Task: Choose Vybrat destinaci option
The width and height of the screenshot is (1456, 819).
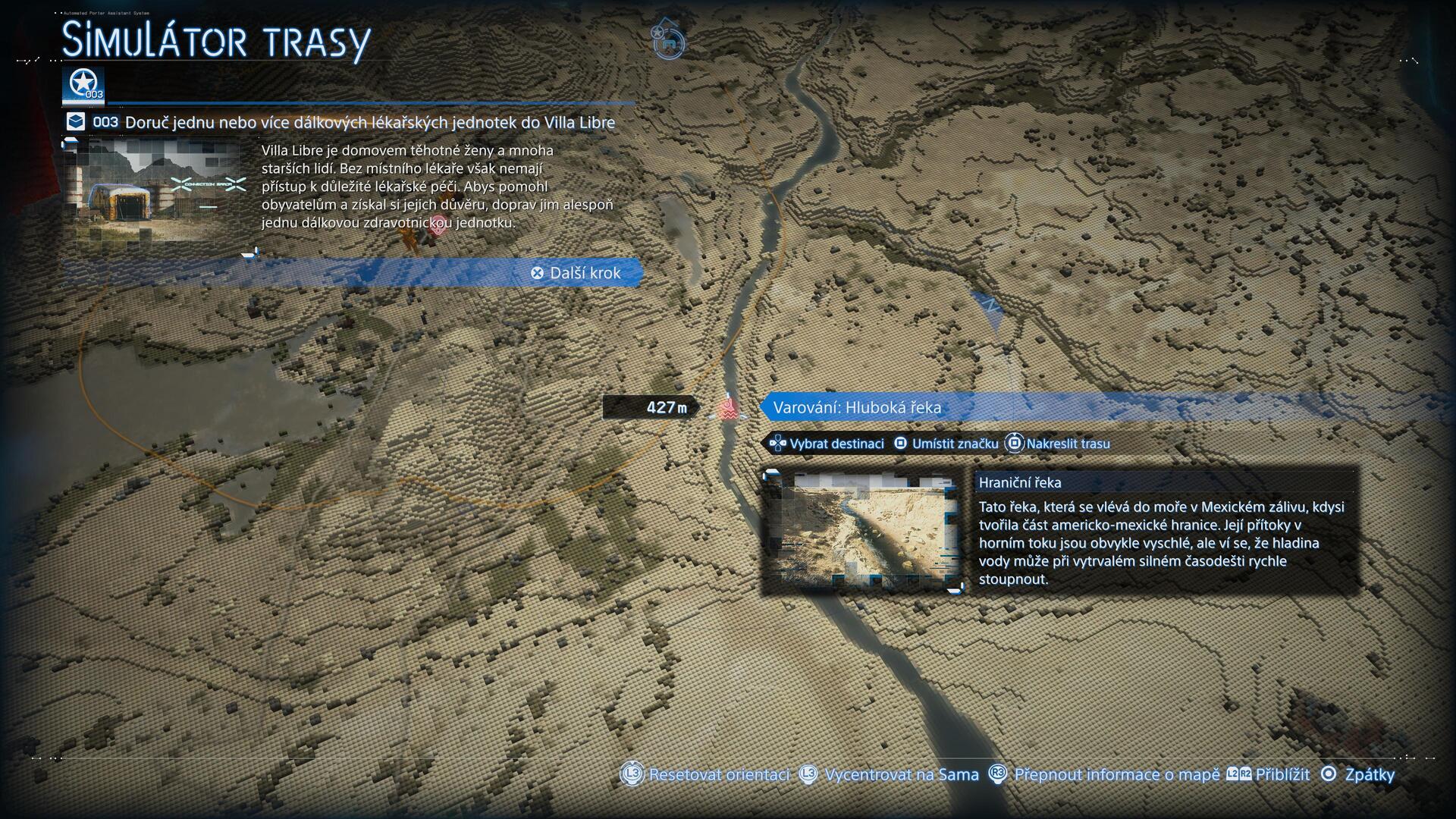Action: point(827,444)
